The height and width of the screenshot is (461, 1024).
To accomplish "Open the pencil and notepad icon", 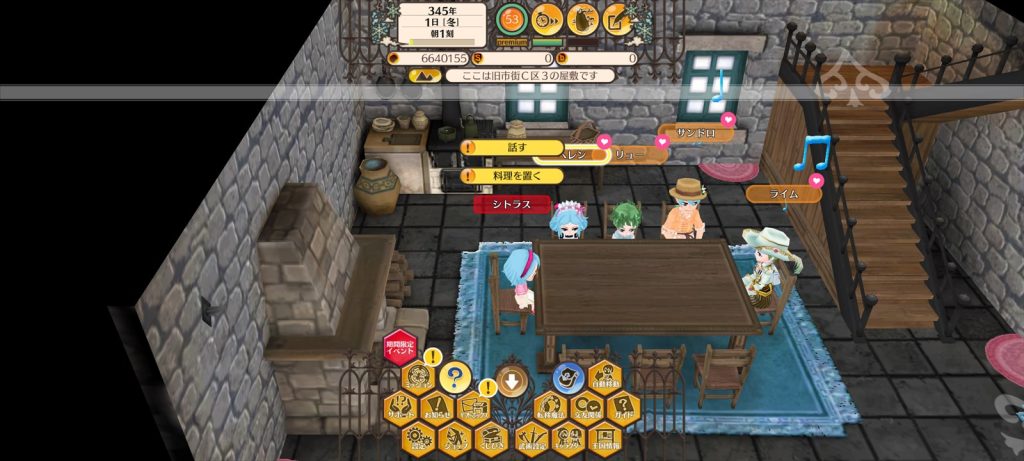I will pyautogui.click(x=618, y=19).
